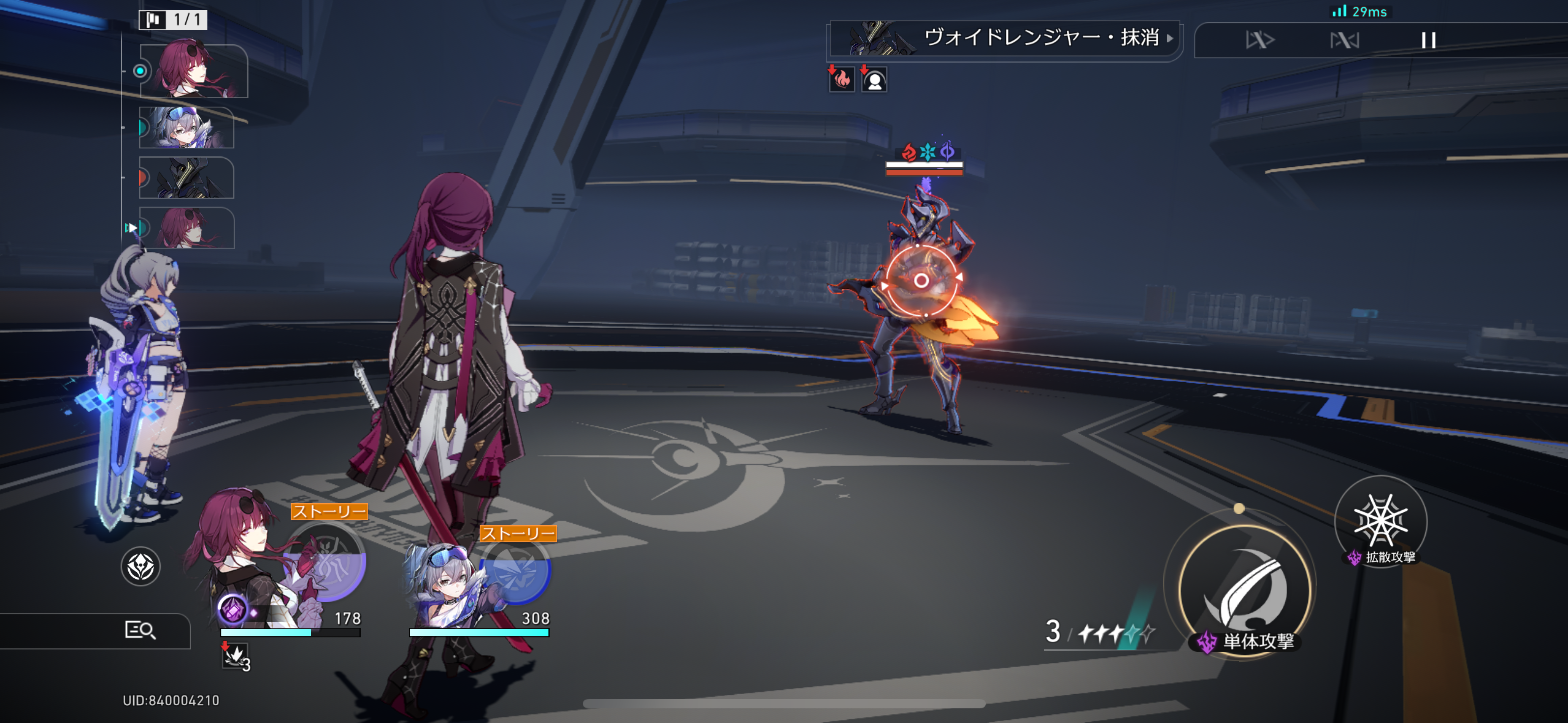The width and height of the screenshot is (1568, 723).
Task: Expand the 1/1 wave flag indicator
Action: [x=172, y=20]
